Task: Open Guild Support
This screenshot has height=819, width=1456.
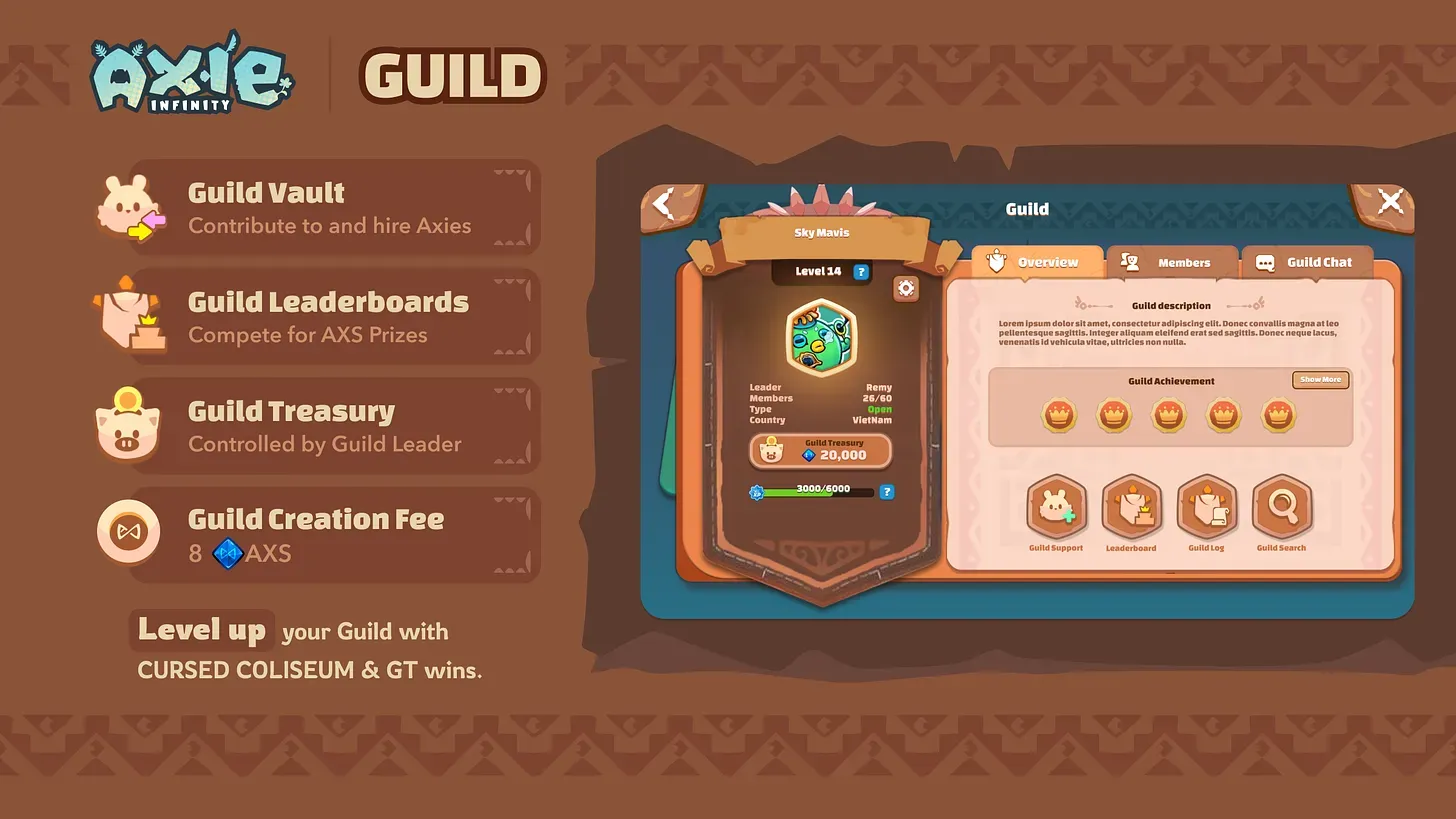Action: [x=1056, y=507]
